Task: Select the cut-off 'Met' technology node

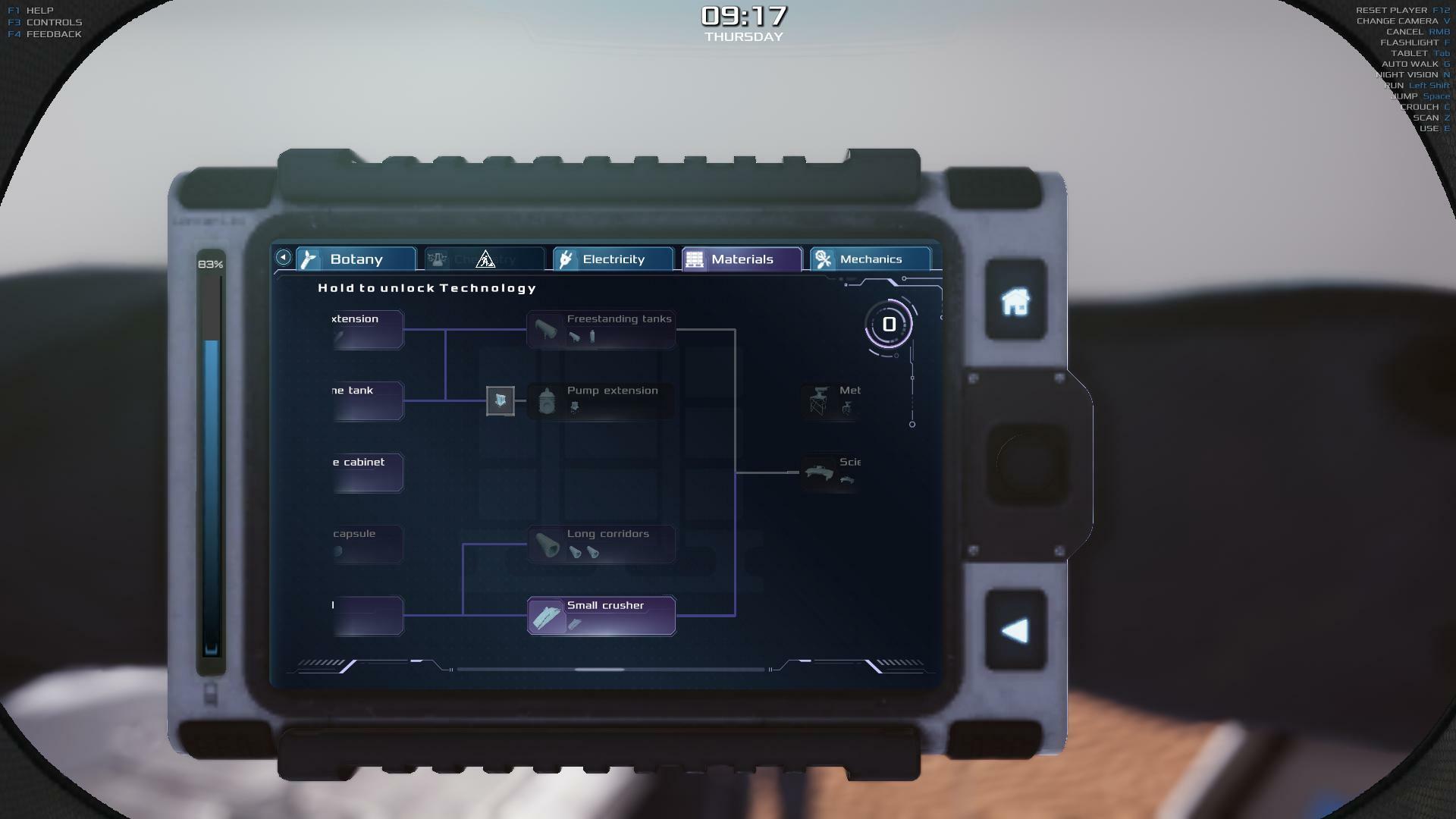Action: 830,400
